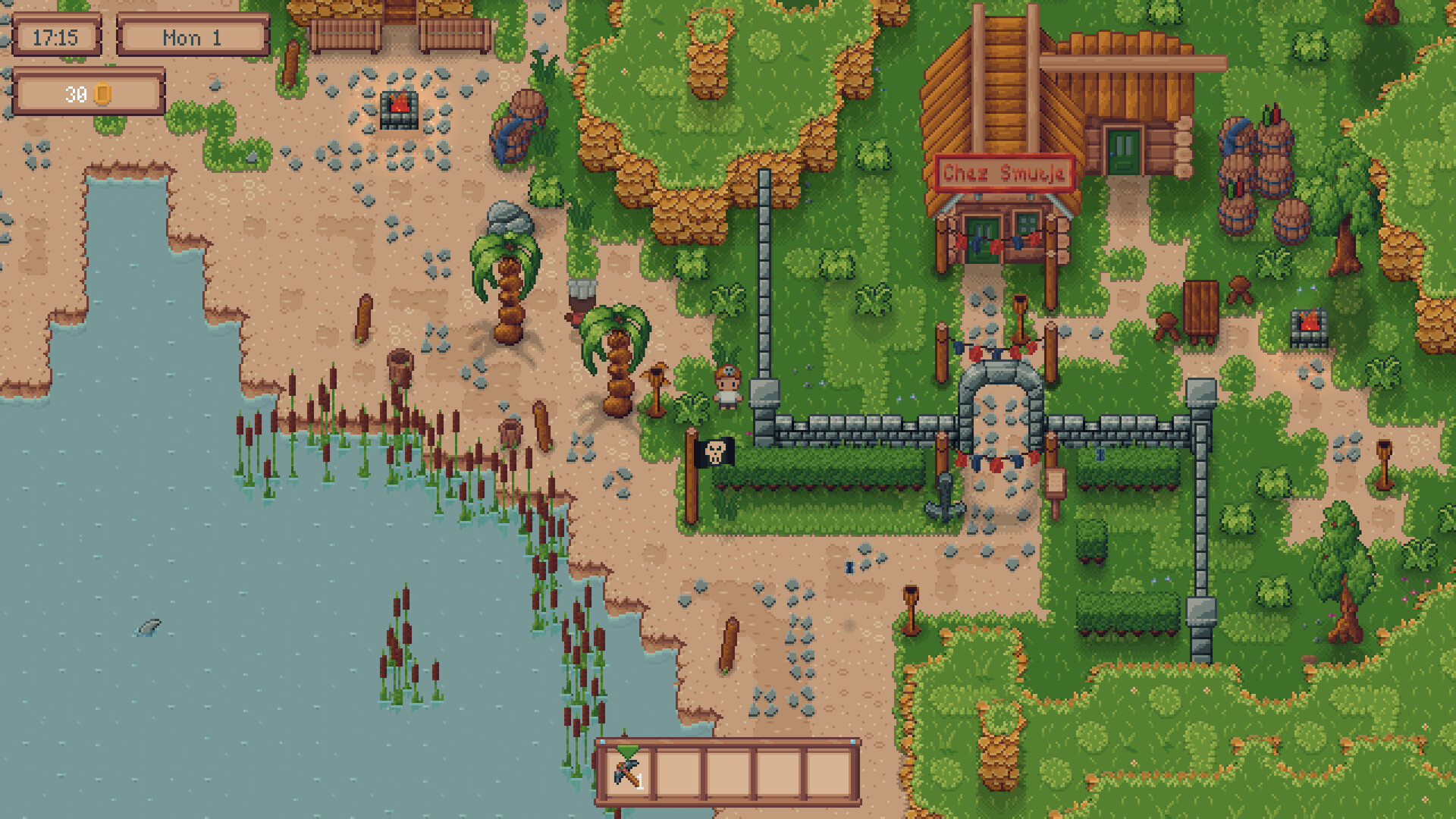Click the torch lamp post below the hedge
The height and width of the screenshot is (819, 1456).
coord(909,610)
